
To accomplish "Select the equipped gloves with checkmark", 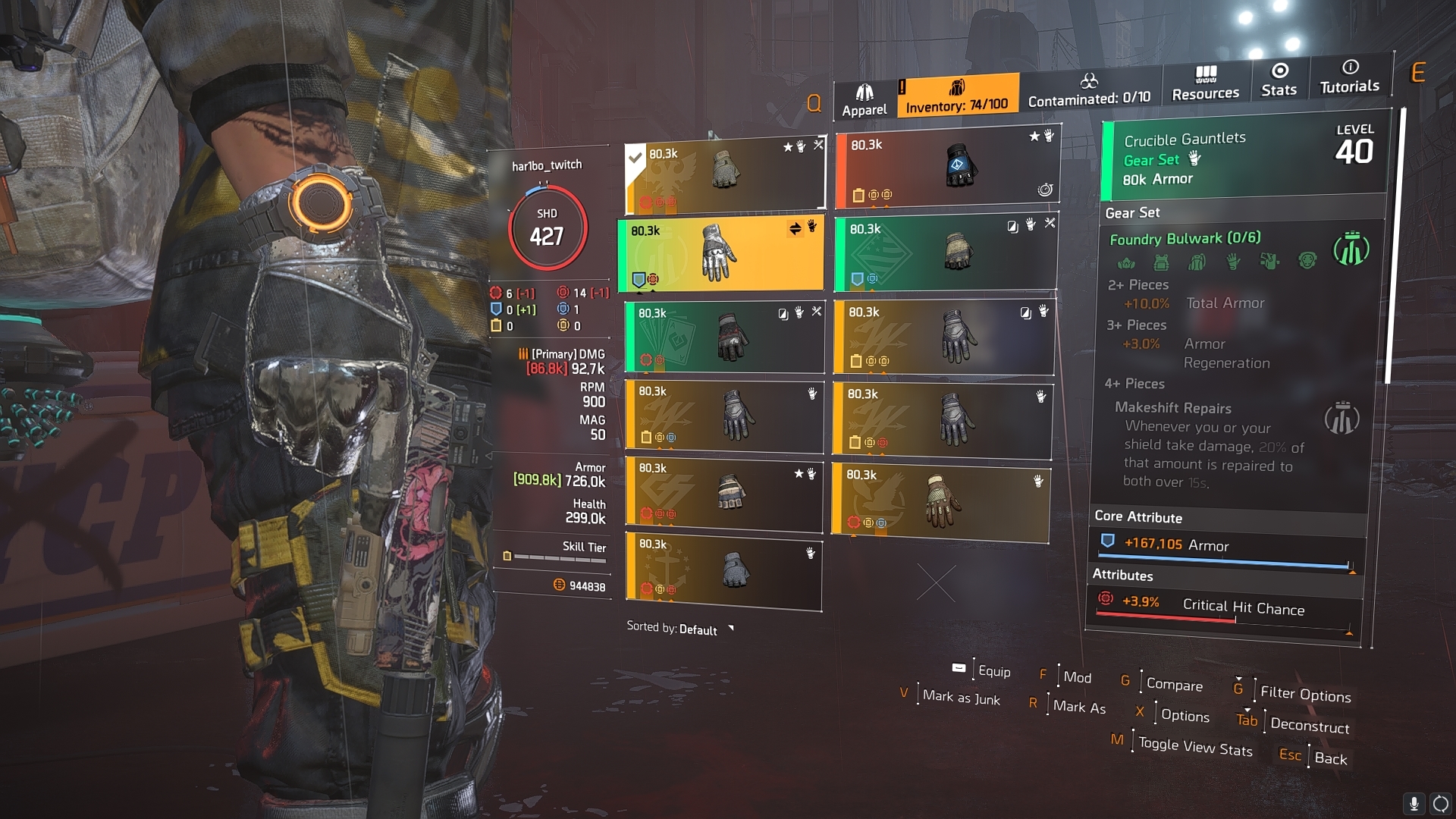I will (x=724, y=176).
